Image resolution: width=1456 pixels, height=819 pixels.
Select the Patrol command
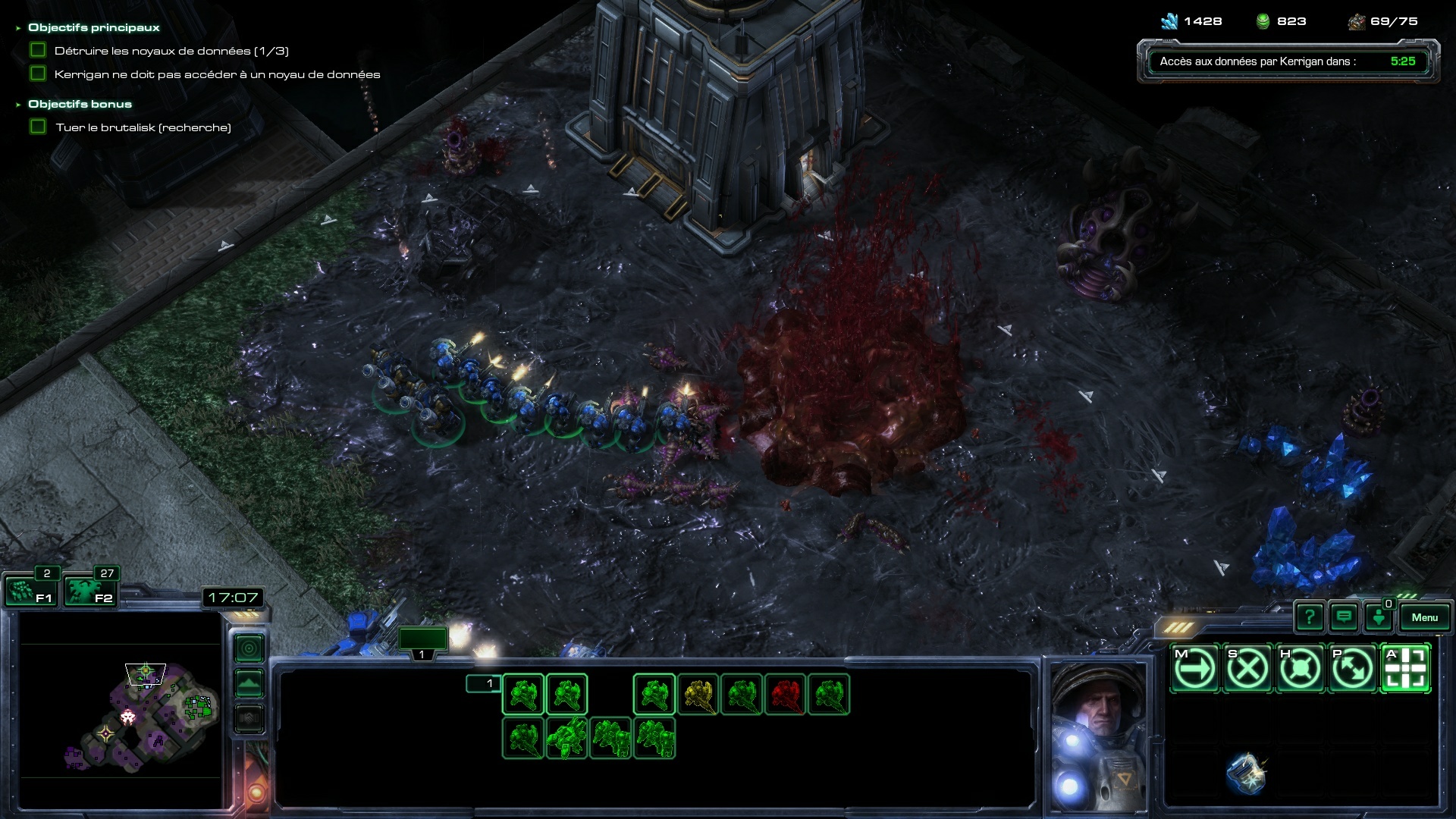coord(1353,669)
